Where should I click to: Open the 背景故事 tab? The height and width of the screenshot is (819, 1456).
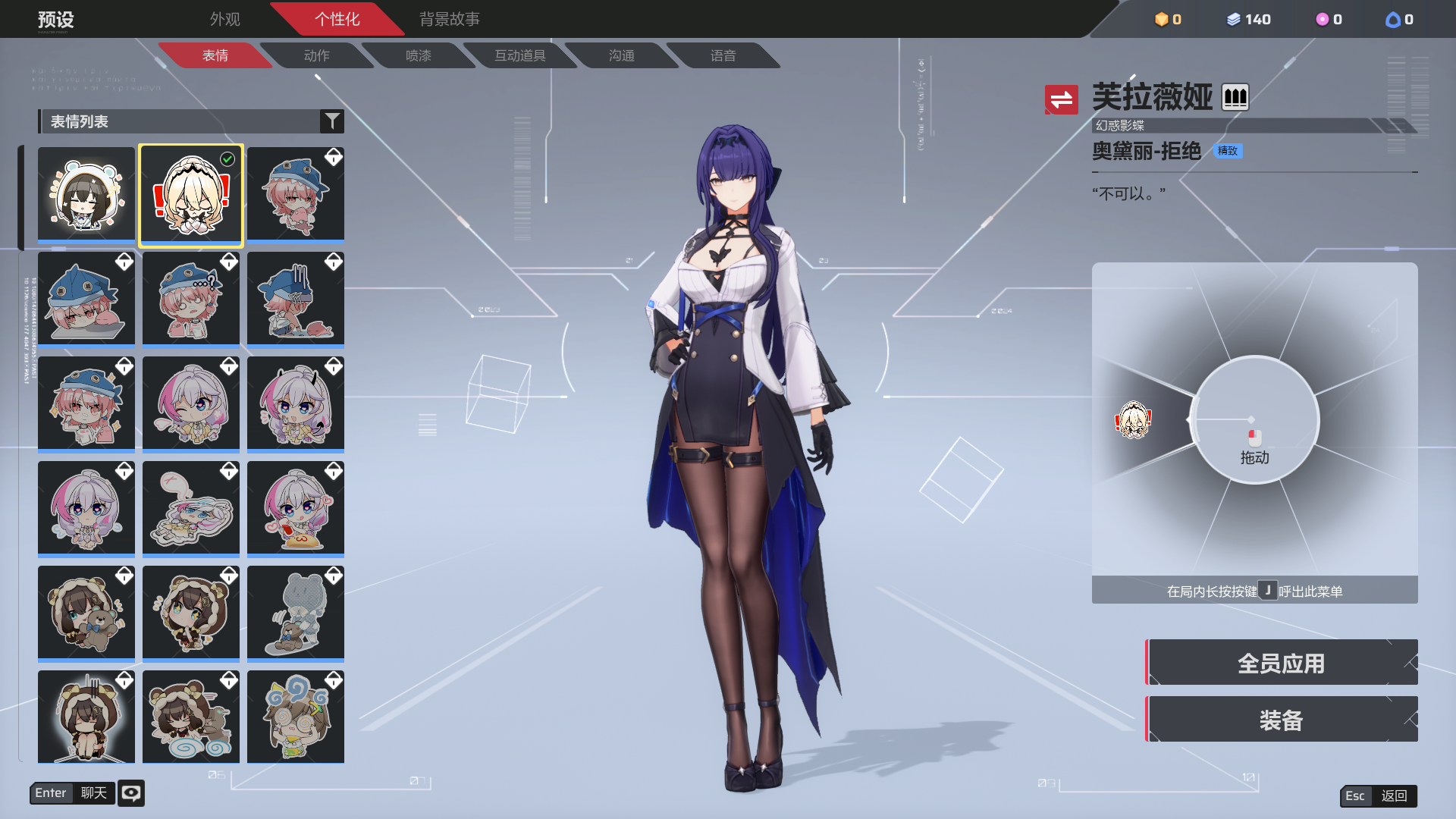(449, 19)
